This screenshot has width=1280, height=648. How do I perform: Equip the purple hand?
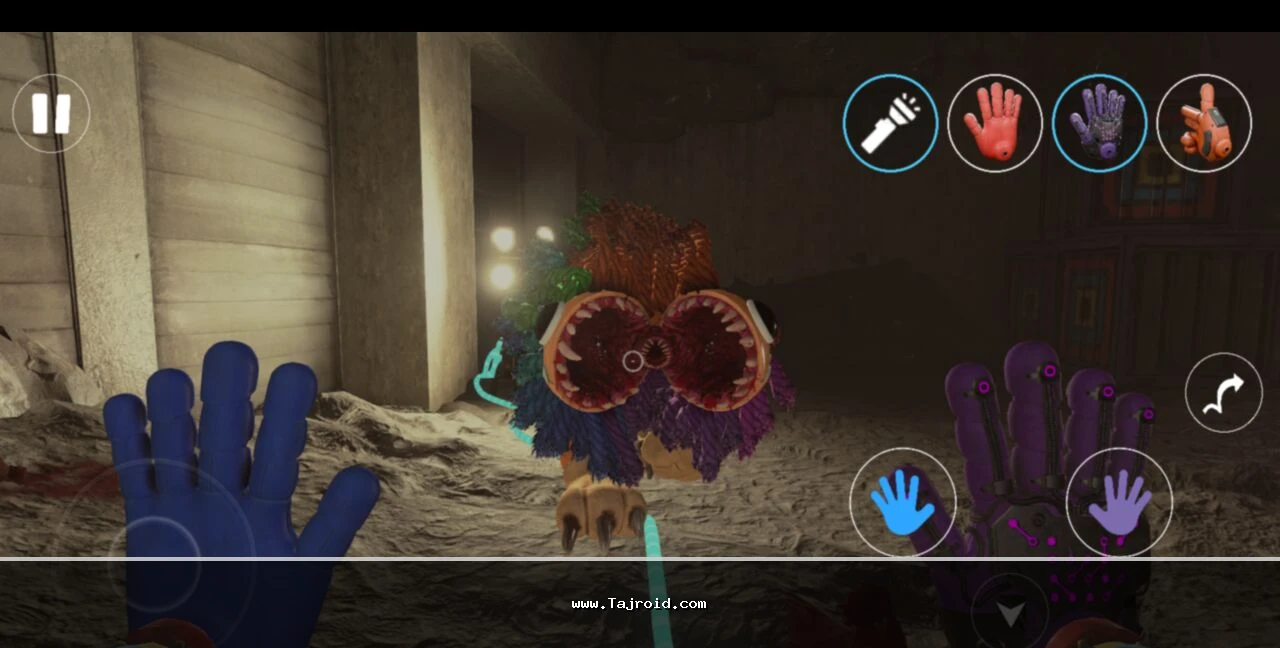tap(1099, 123)
